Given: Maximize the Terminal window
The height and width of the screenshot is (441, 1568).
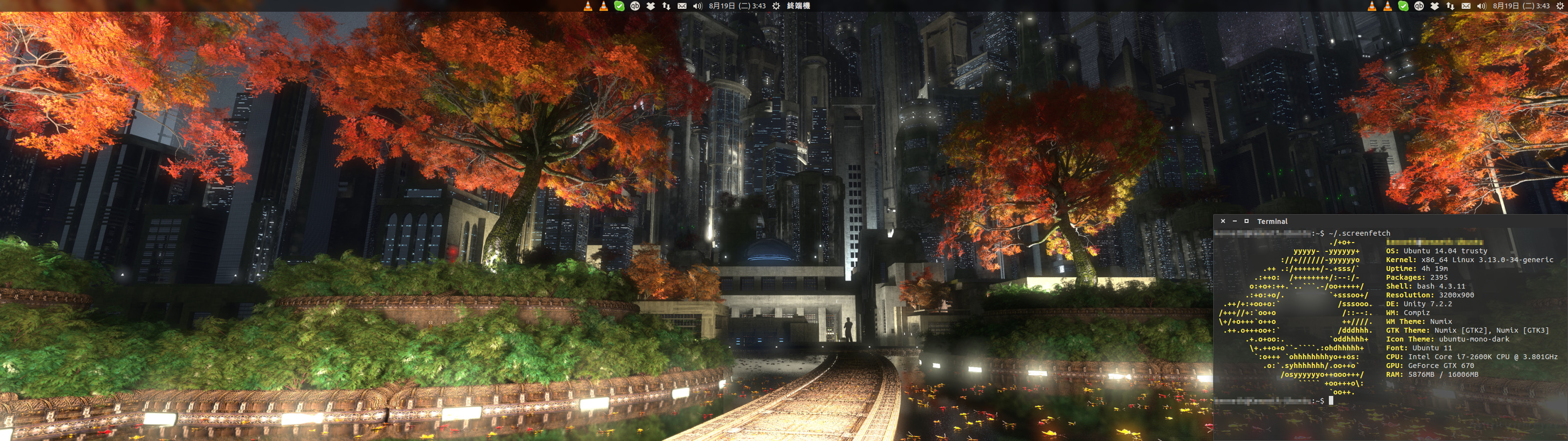Looking at the screenshot, I should [1246, 221].
